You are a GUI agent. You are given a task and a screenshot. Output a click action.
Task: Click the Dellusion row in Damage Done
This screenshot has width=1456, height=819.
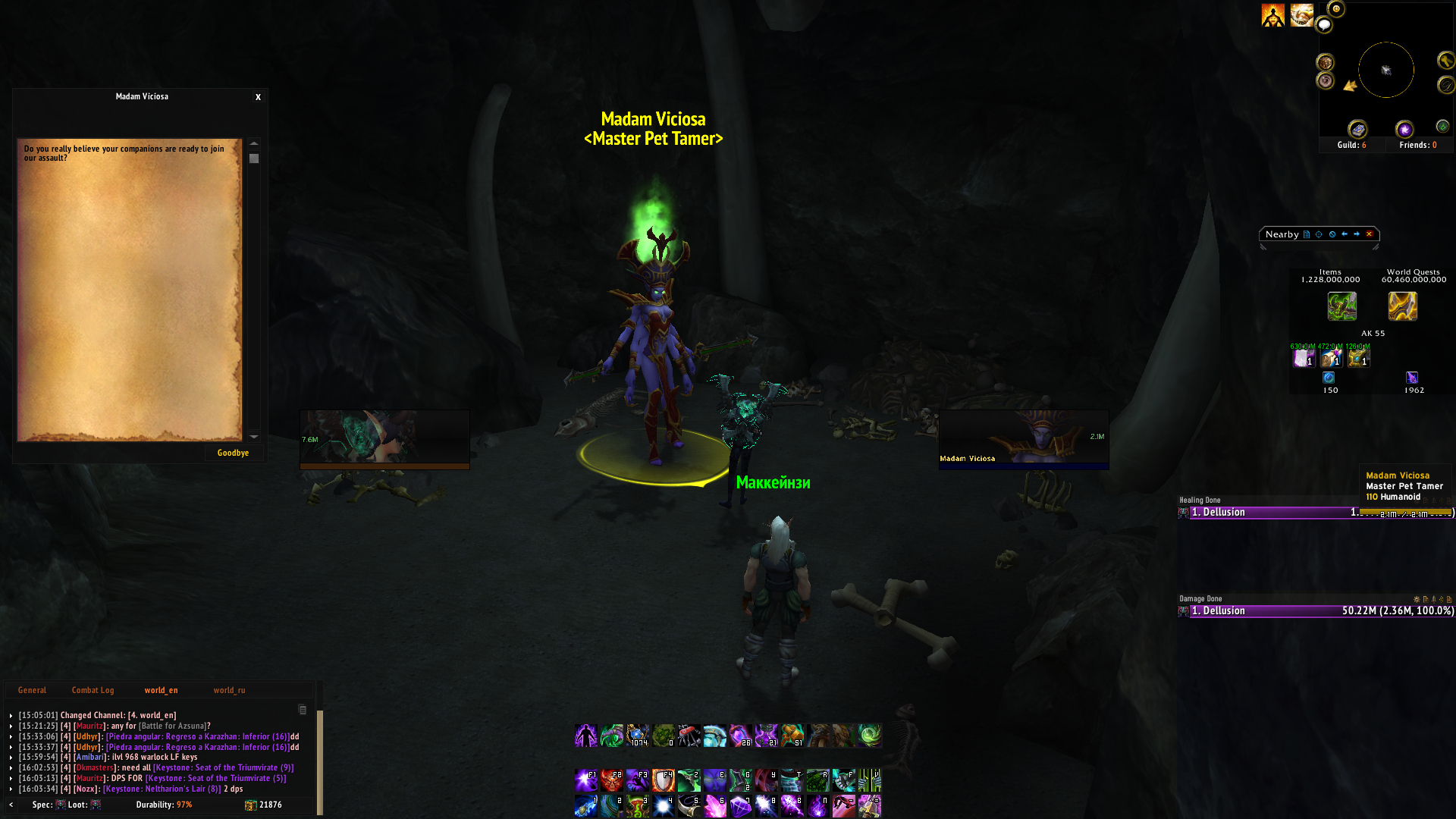point(1316,611)
